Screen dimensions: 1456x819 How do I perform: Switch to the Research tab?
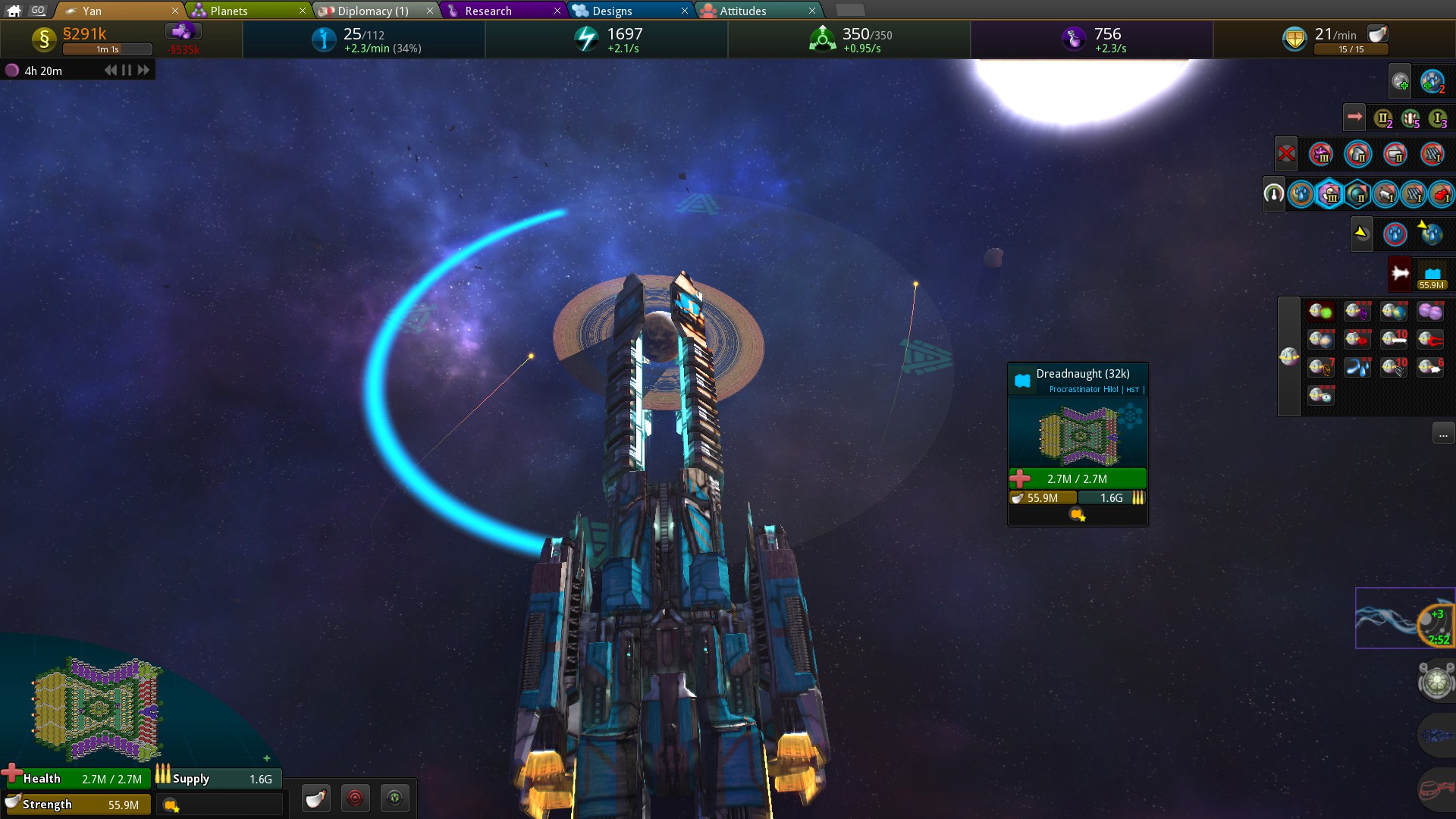[x=489, y=11]
